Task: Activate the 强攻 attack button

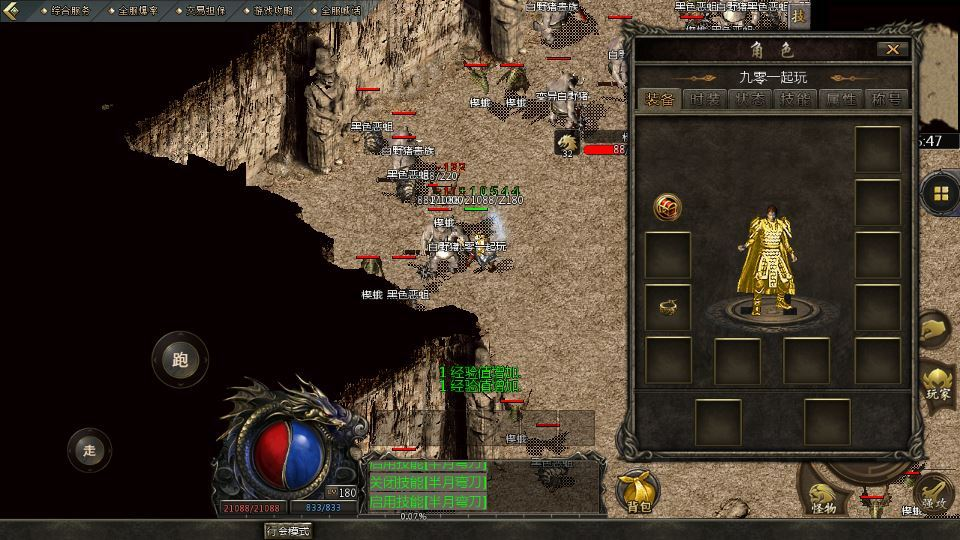Action: coord(934,494)
